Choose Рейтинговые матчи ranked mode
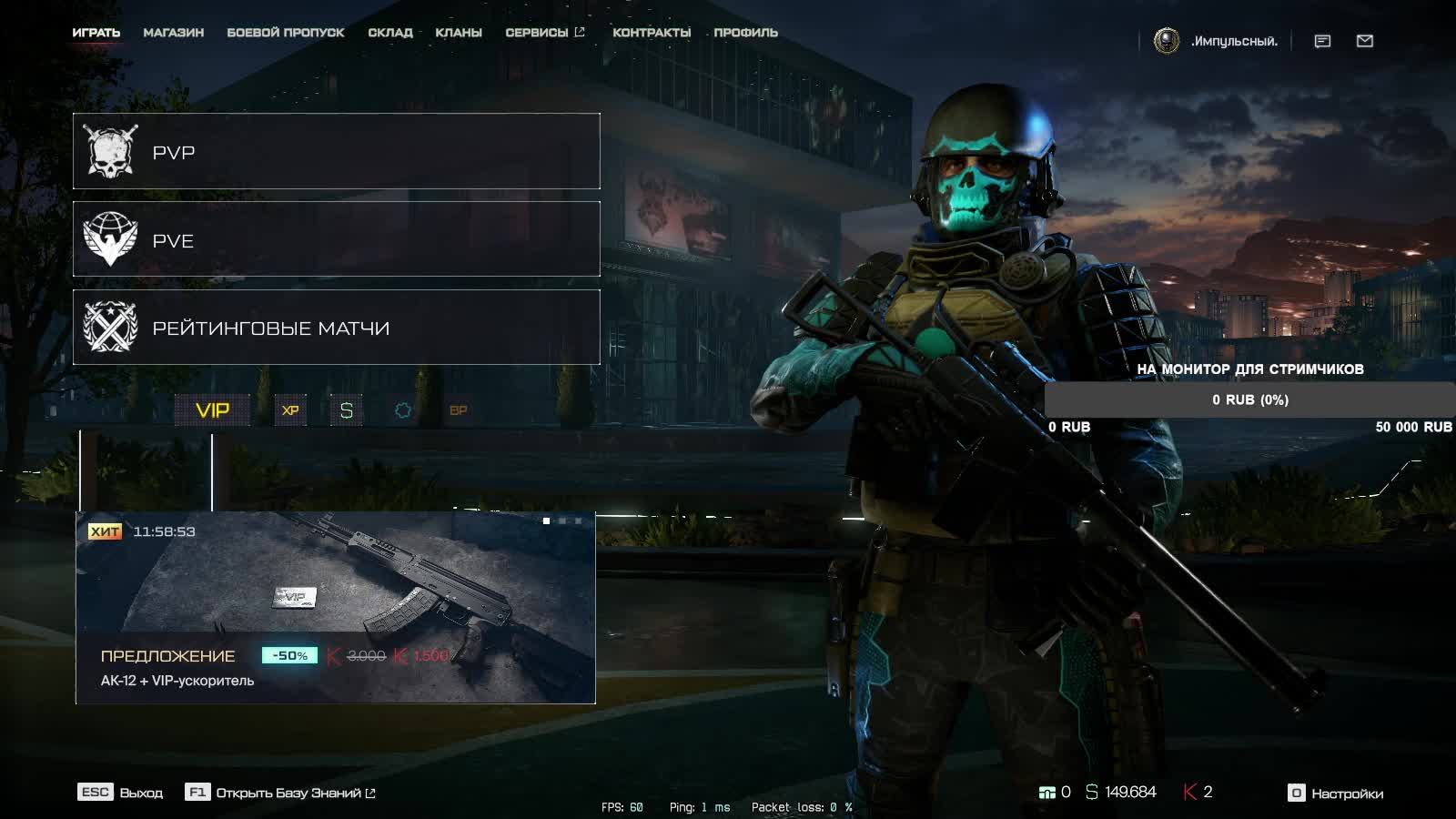The height and width of the screenshot is (819, 1456). coord(336,328)
